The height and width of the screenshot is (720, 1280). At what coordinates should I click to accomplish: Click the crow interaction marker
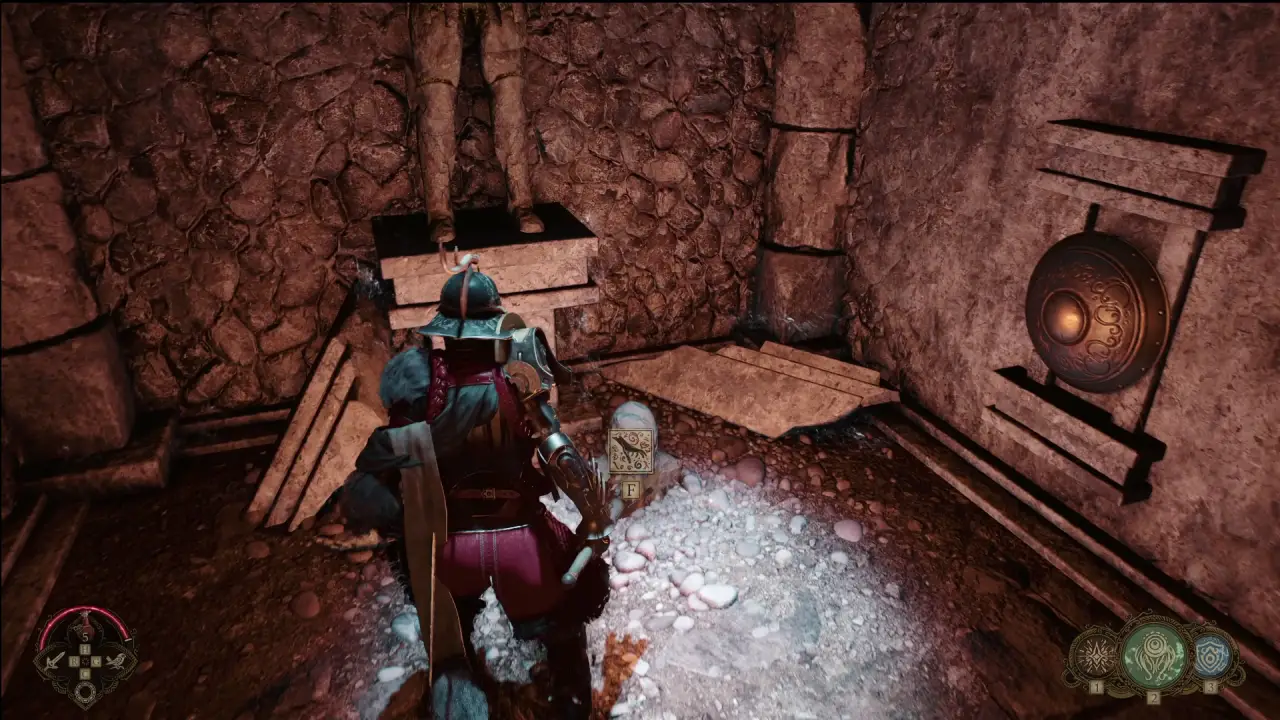[631, 451]
